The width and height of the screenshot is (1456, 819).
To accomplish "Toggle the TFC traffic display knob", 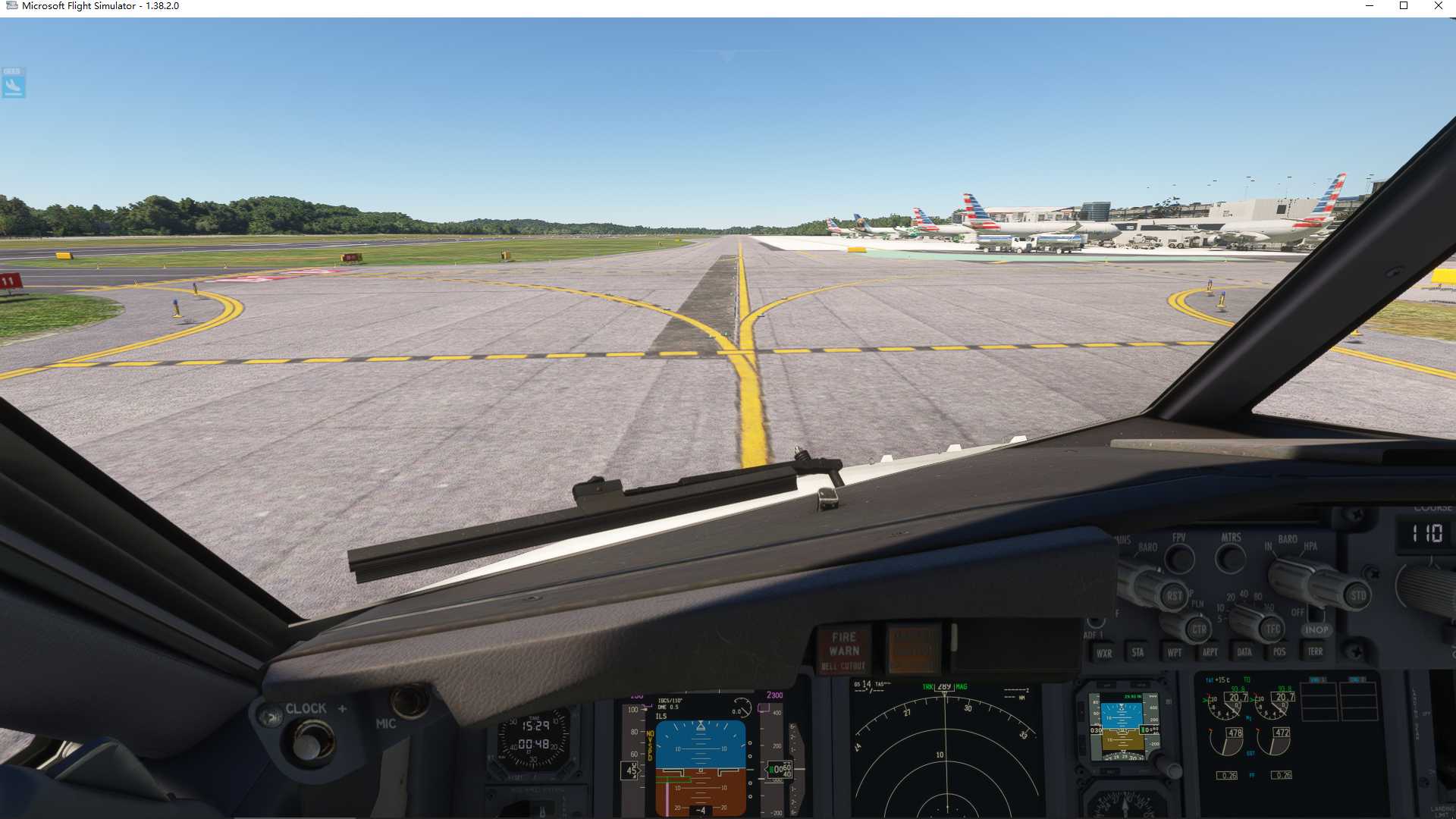I will coord(1271,629).
